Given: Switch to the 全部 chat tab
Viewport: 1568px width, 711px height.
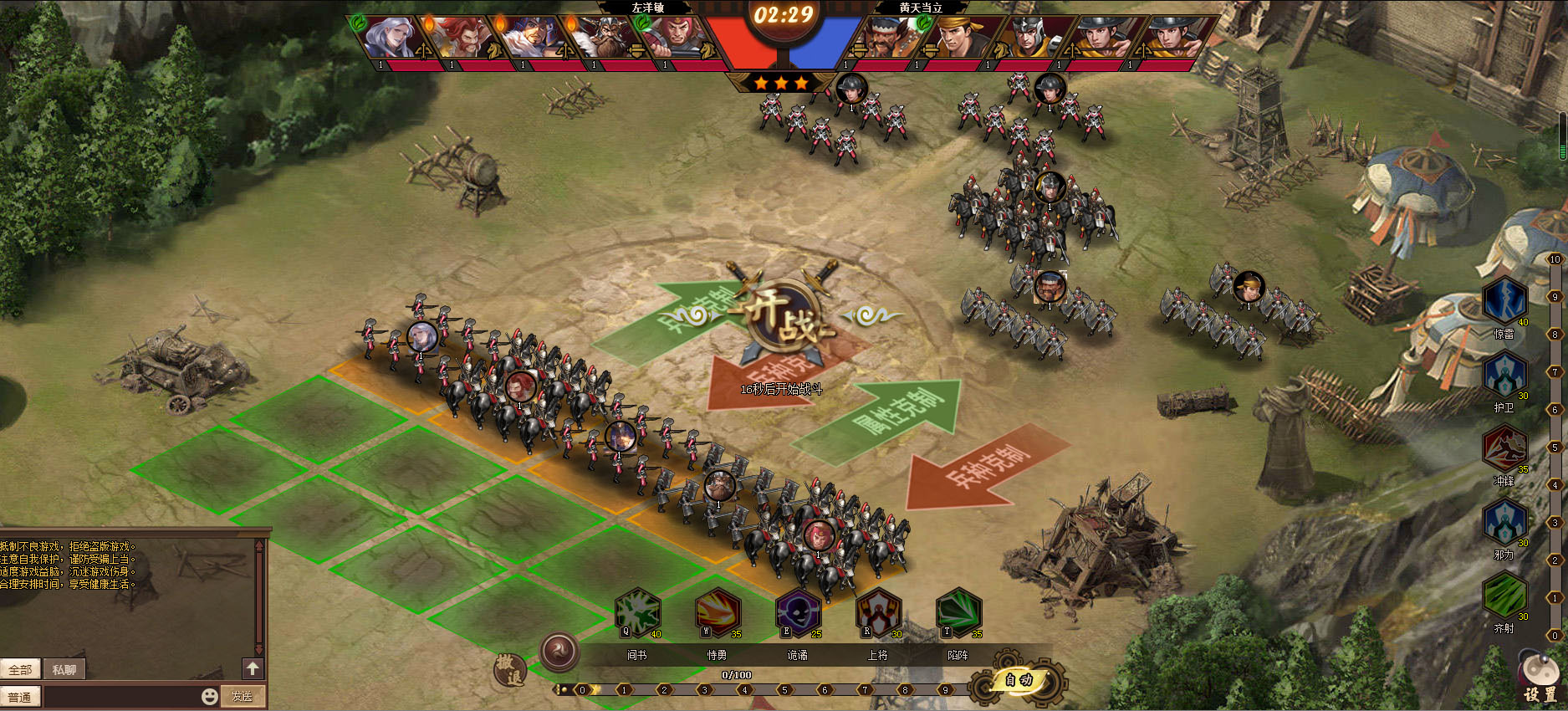Looking at the screenshot, I should tap(20, 670).
